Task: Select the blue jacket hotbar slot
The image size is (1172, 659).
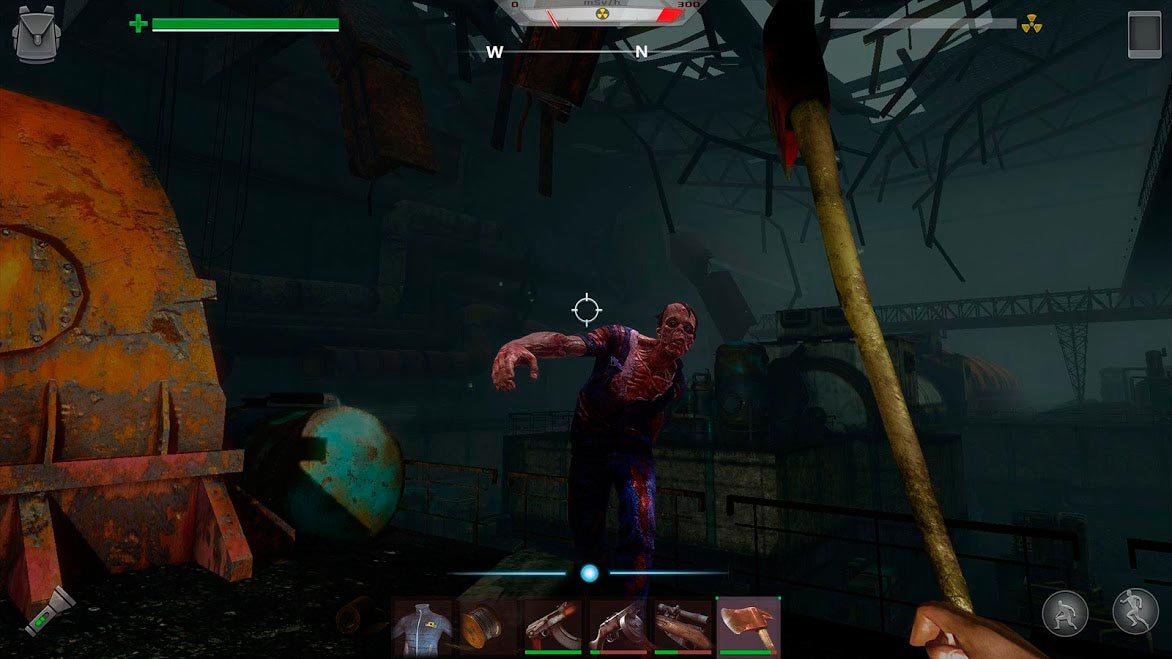Action: pos(423,627)
